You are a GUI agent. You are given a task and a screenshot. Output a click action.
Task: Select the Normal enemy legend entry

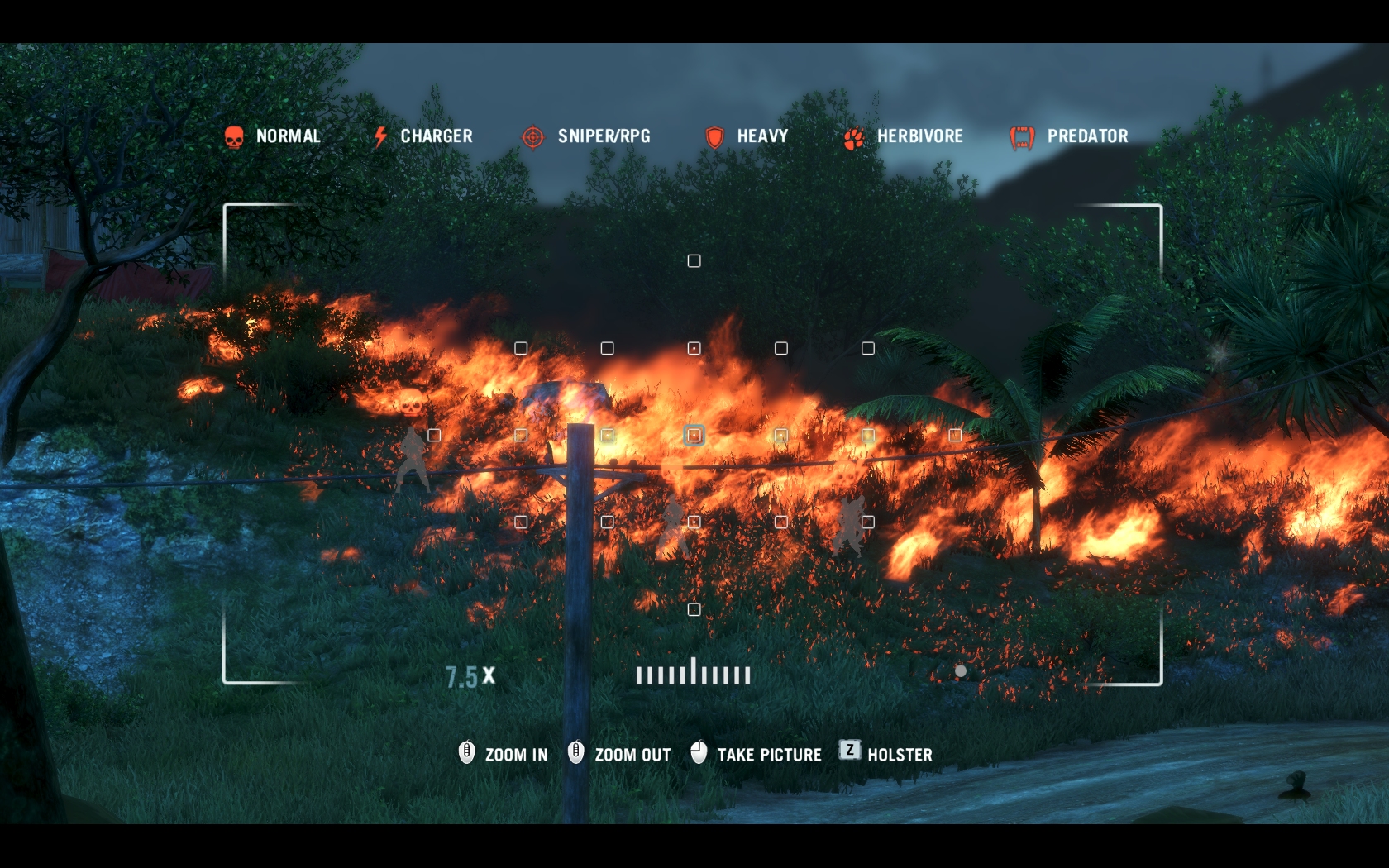tap(273, 136)
